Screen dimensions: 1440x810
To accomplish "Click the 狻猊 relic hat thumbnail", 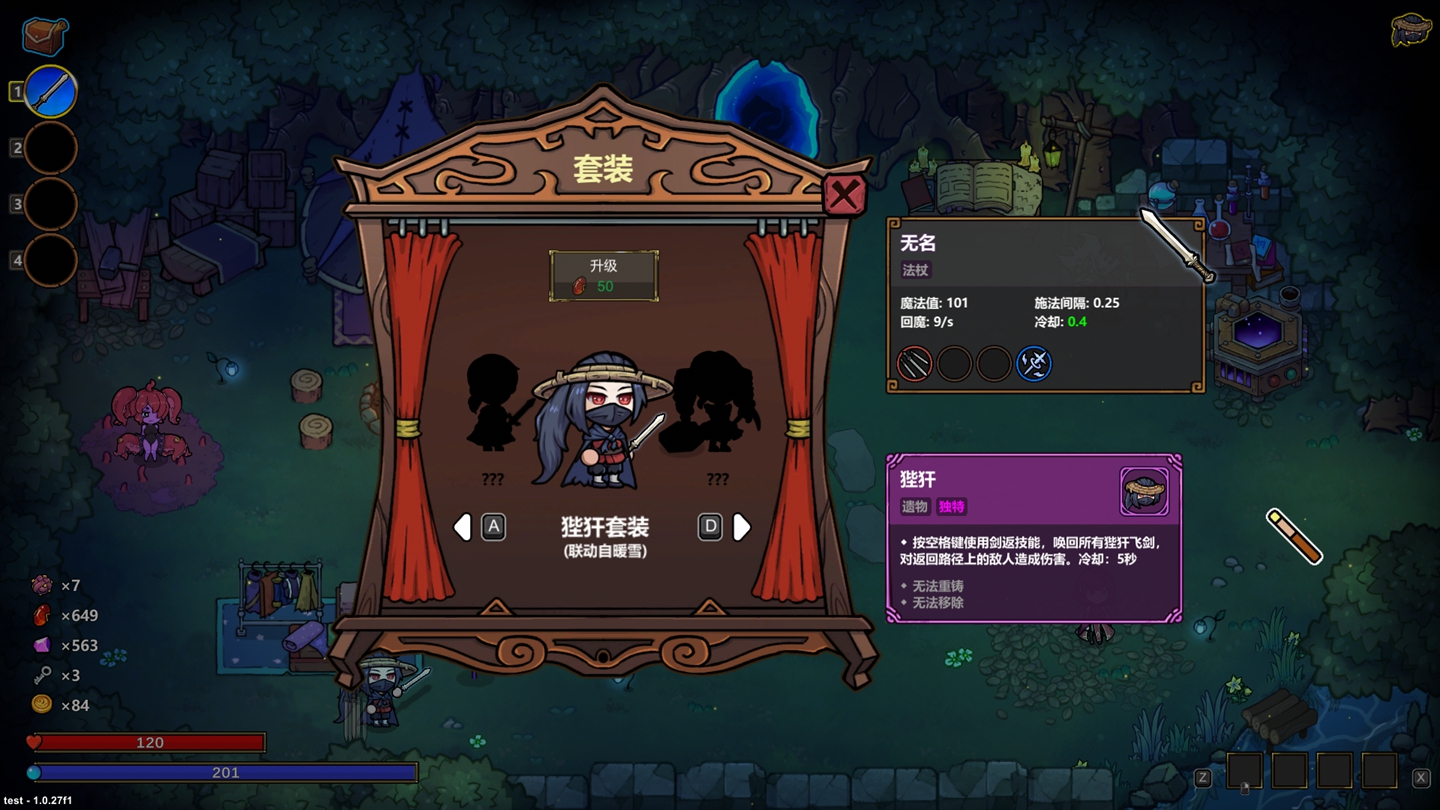I will (x=1144, y=489).
